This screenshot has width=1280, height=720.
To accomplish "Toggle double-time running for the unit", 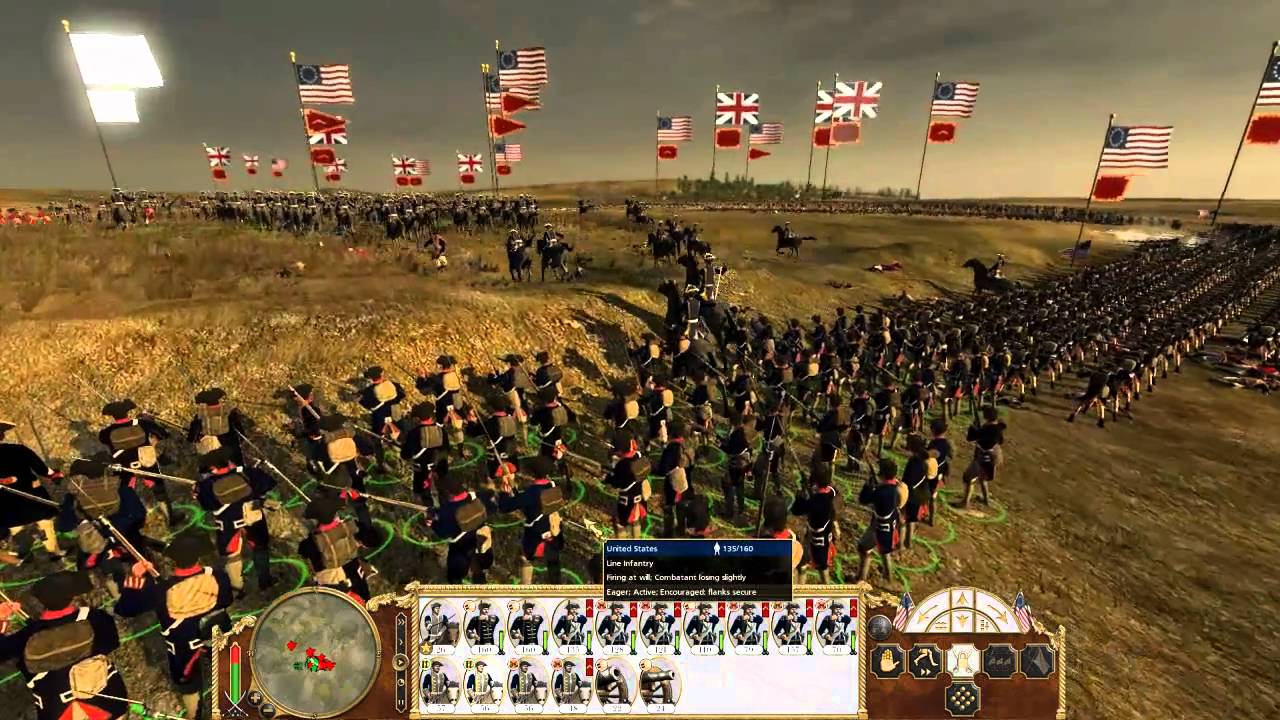I will (x=925, y=660).
